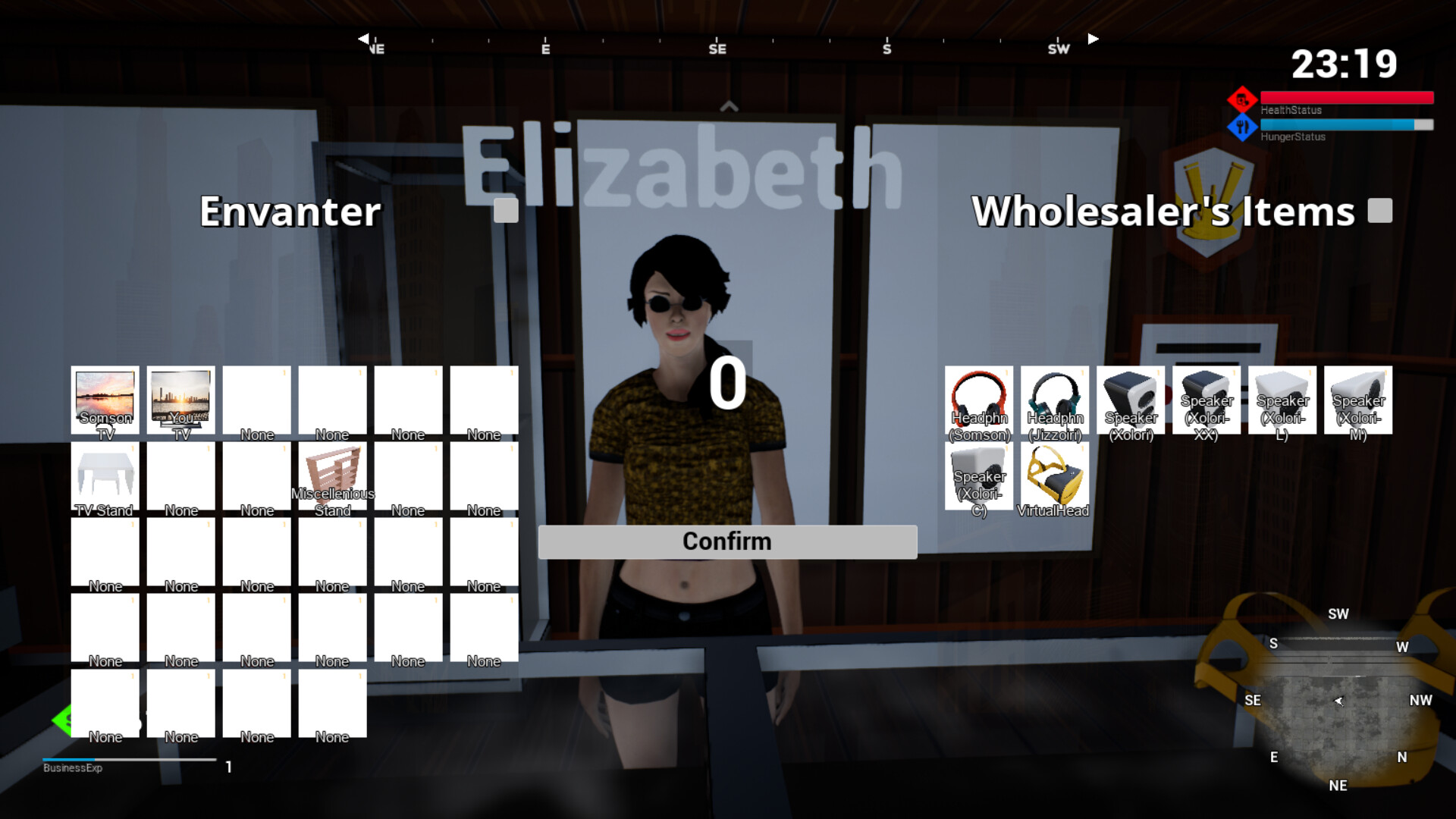
Task: Select the You TV item
Action: click(x=180, y=400)
